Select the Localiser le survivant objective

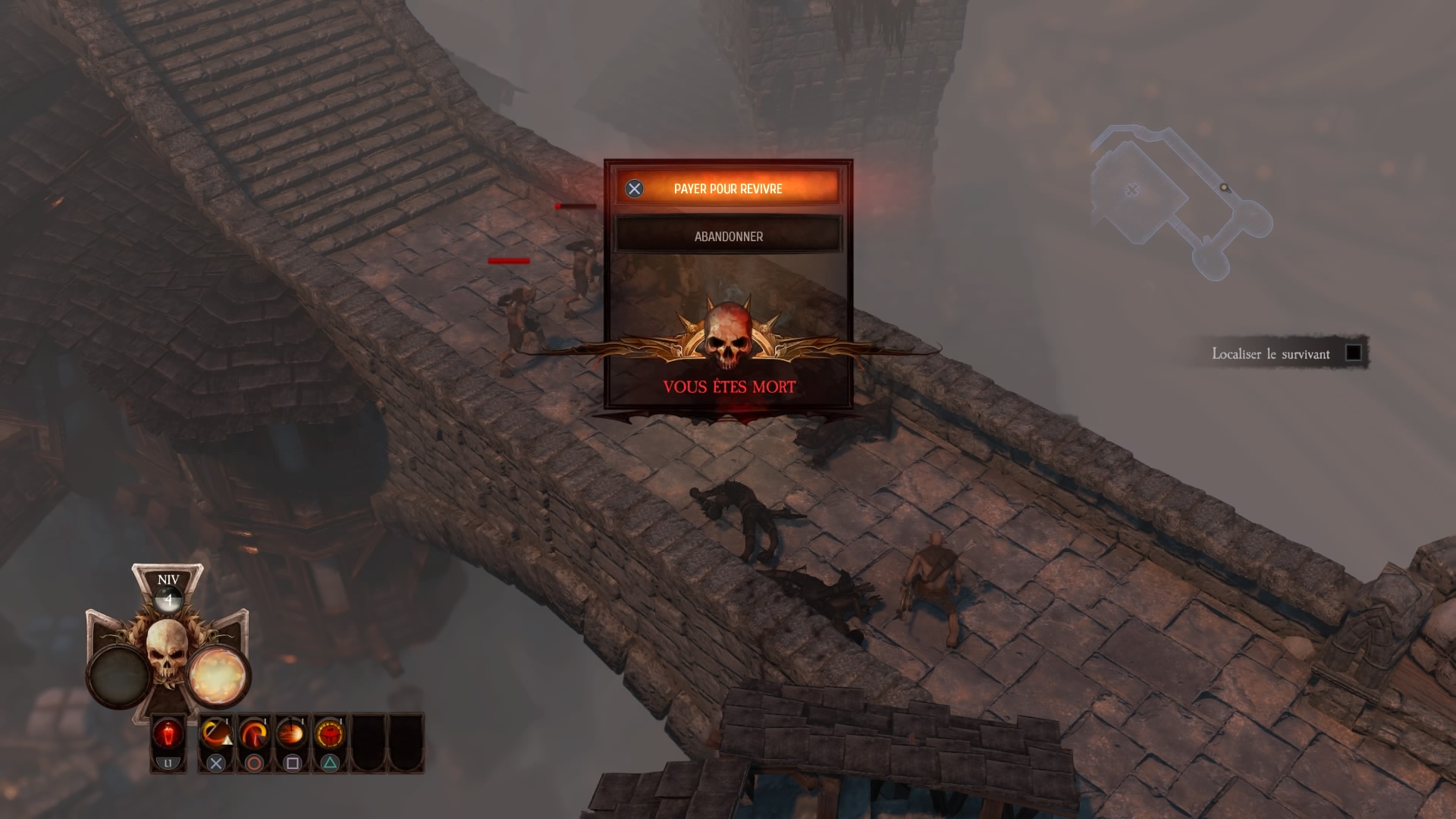1271,354
